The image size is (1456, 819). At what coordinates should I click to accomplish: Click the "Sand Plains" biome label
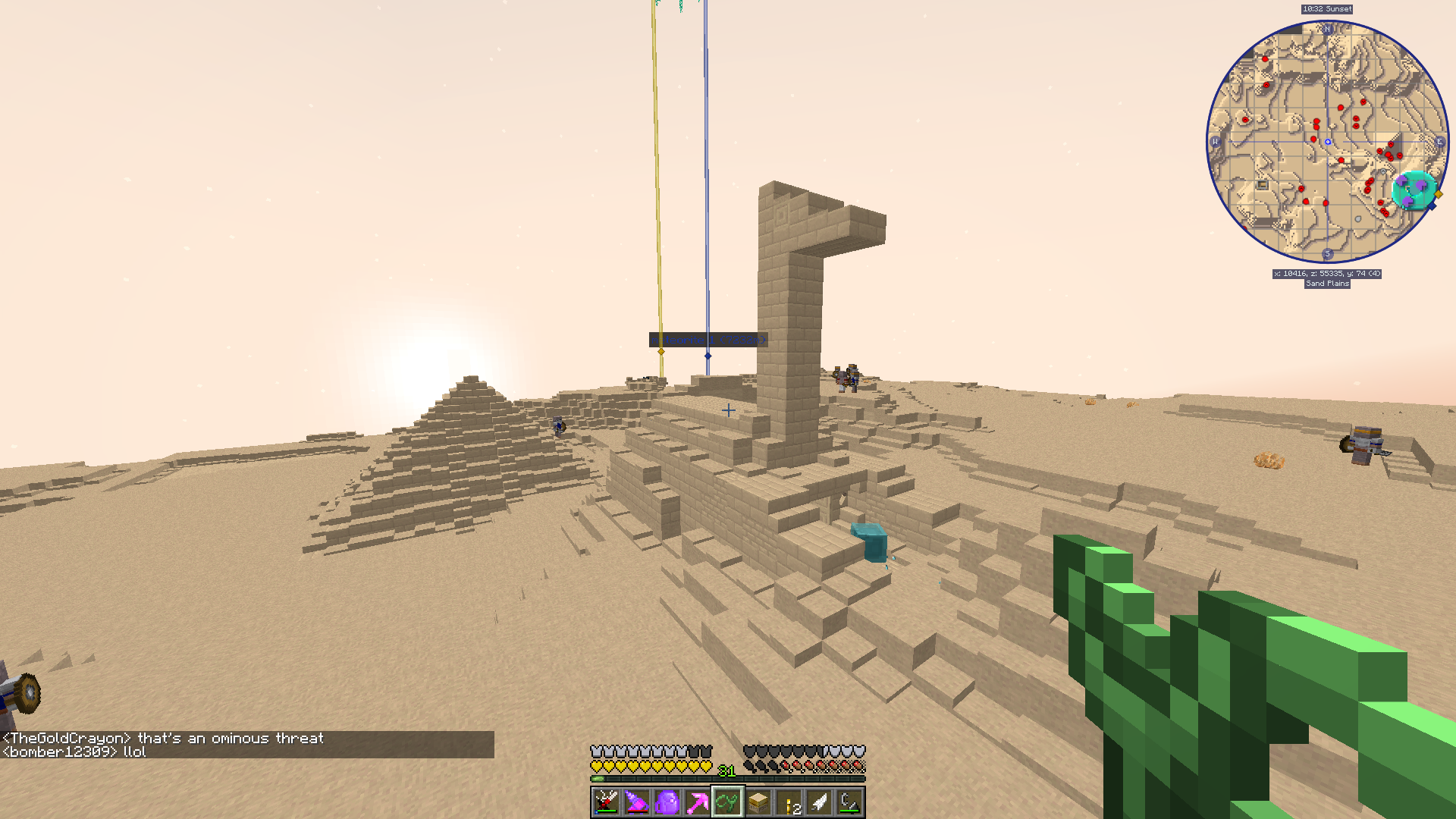pyautogui.click(x=1327, y=283)
